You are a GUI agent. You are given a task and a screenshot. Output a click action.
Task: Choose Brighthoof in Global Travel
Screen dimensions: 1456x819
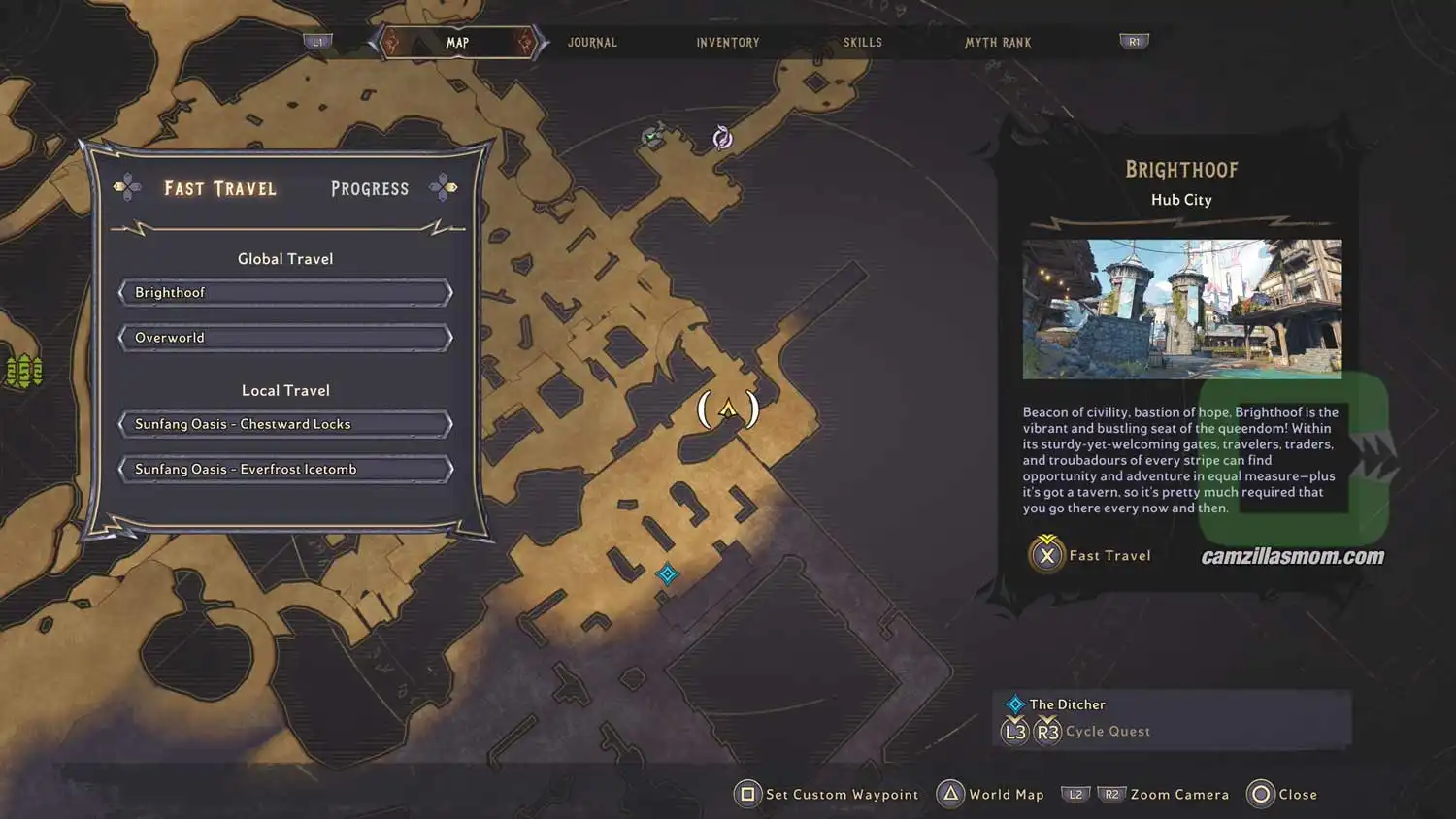pyautogui.click(x=285, y=293)
